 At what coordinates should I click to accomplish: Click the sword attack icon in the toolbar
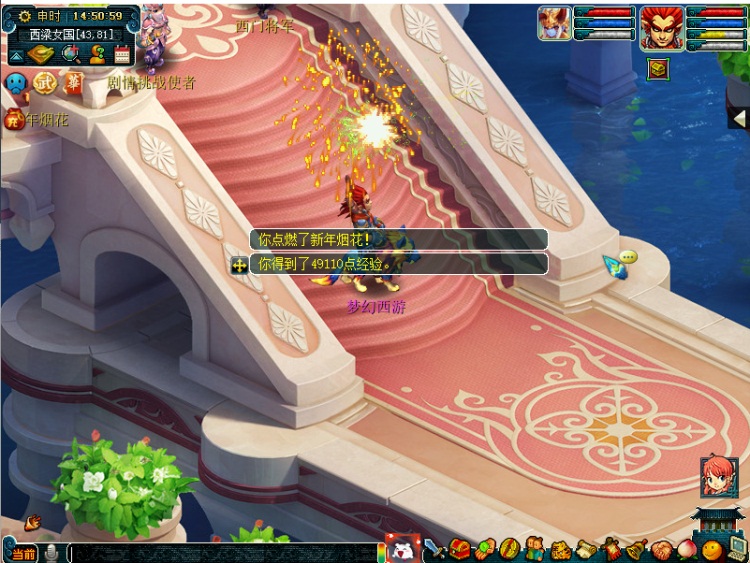(x=433, y=548)
